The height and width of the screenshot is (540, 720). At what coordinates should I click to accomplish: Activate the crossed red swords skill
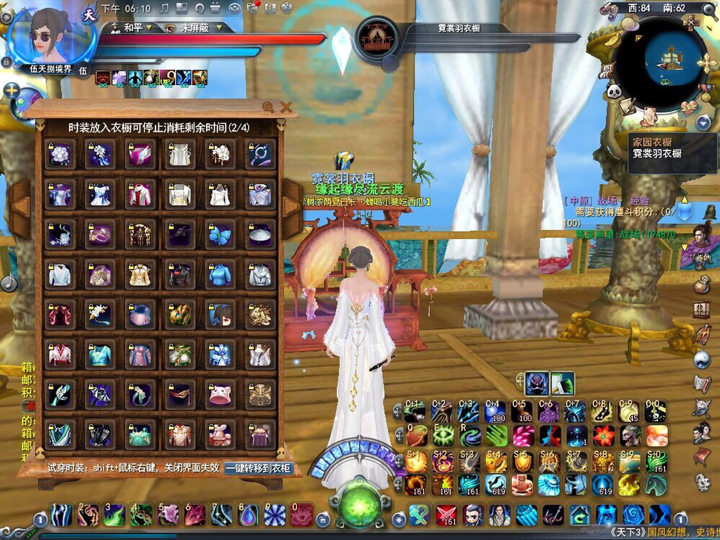point(448,515)
